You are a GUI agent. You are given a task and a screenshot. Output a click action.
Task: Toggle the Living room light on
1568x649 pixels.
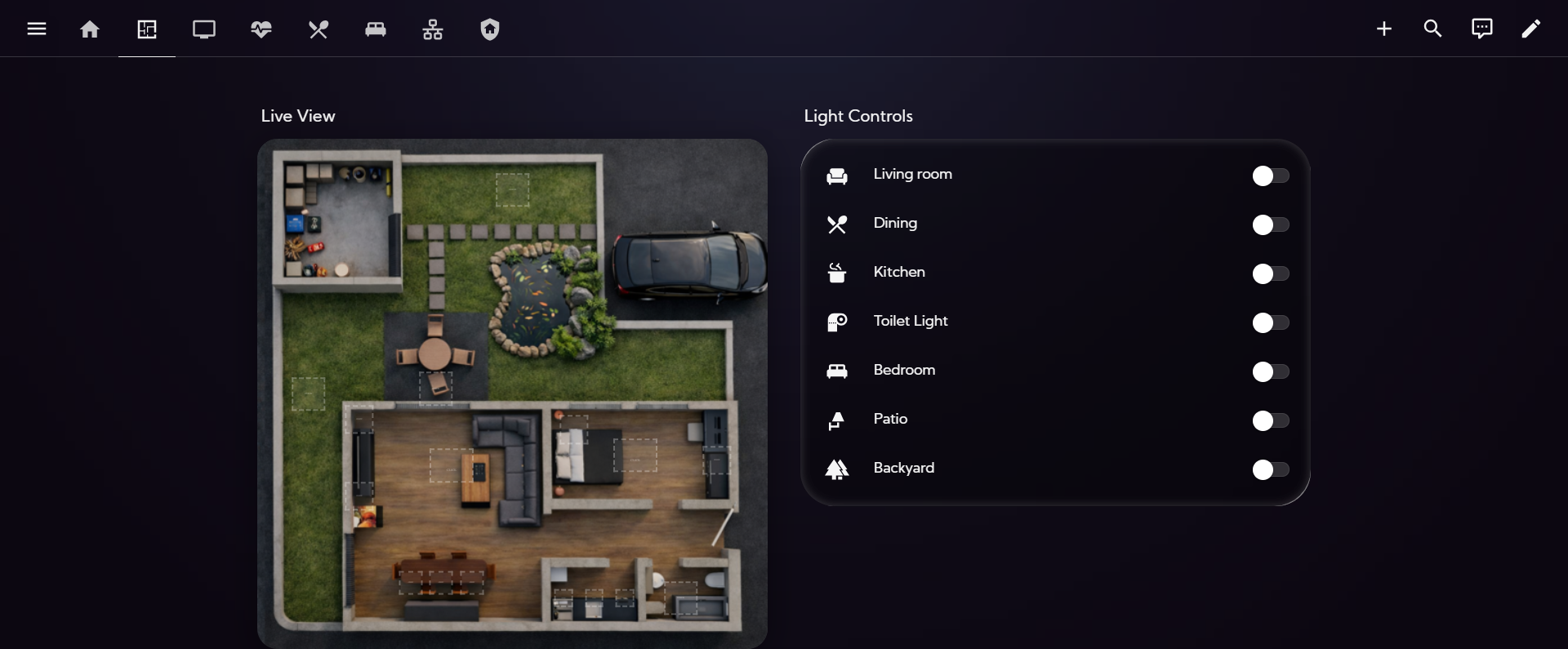point(1271,176)
